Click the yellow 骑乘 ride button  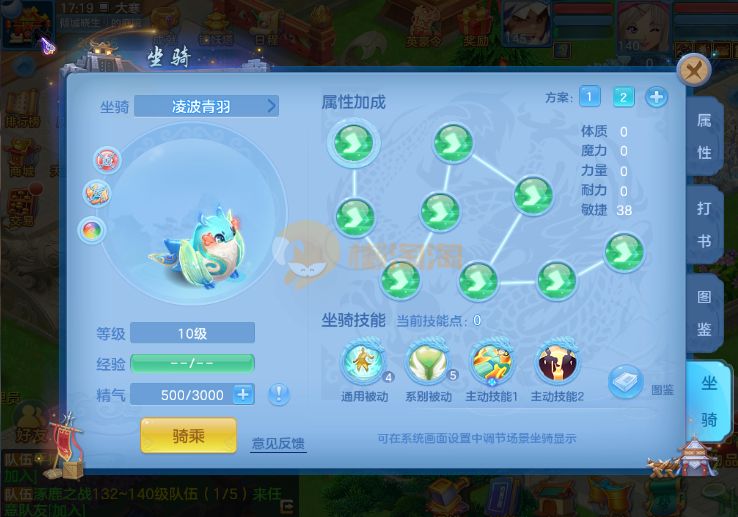point(189,435)
